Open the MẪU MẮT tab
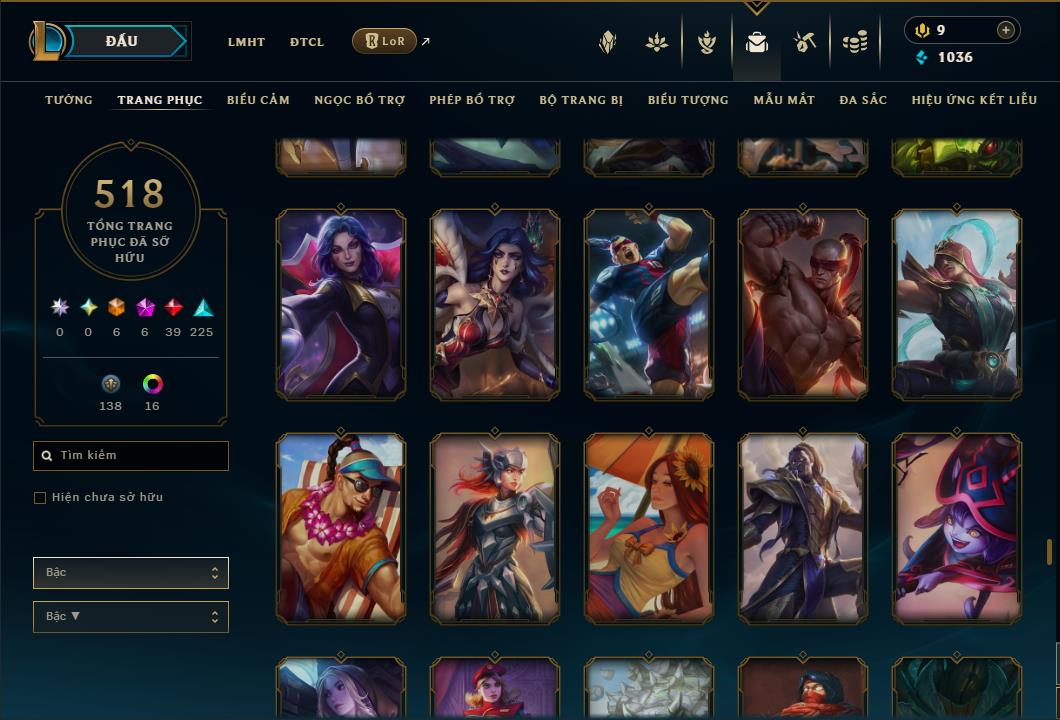 [x=784, y=100]
